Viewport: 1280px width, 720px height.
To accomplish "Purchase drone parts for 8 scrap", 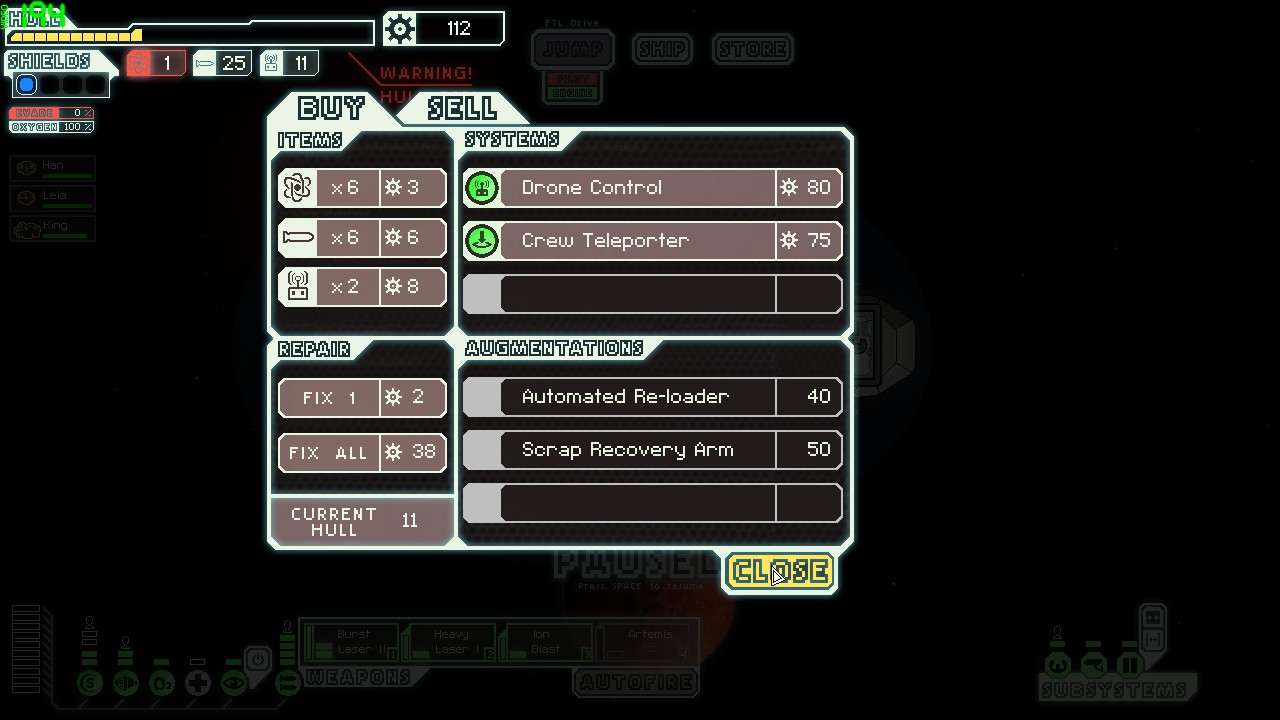I will [x=362, y=287].
